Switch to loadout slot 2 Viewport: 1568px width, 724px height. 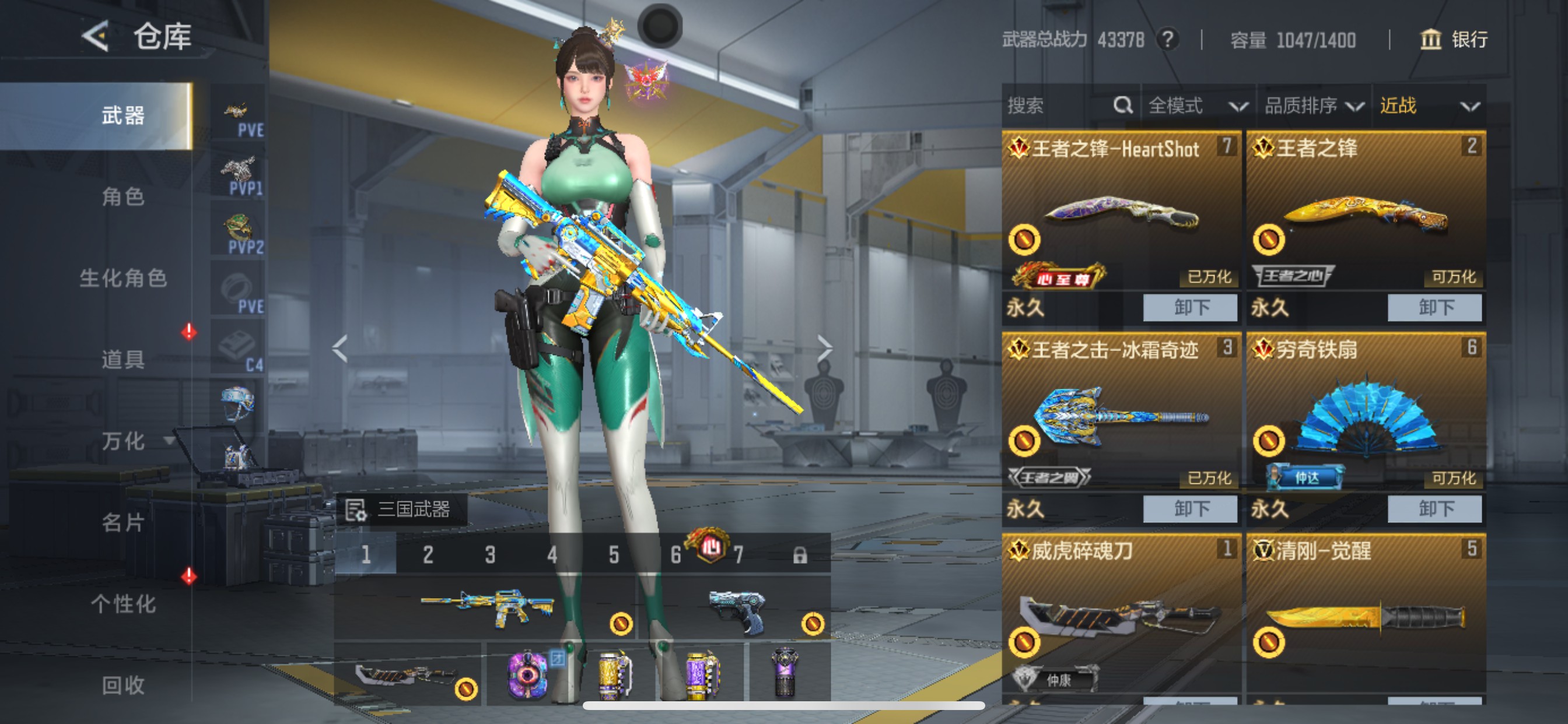(x=428, y=554)
